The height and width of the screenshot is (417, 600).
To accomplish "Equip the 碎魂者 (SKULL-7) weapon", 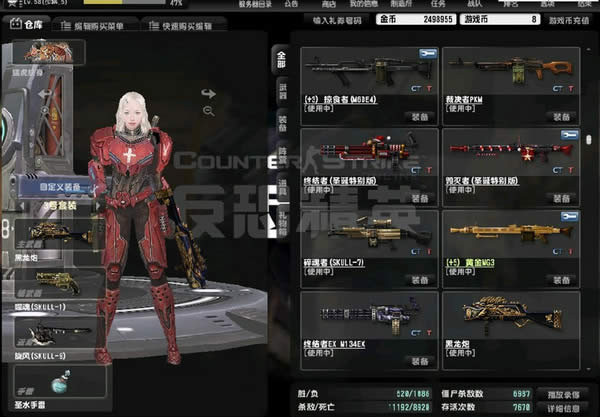I will (418, 279).
